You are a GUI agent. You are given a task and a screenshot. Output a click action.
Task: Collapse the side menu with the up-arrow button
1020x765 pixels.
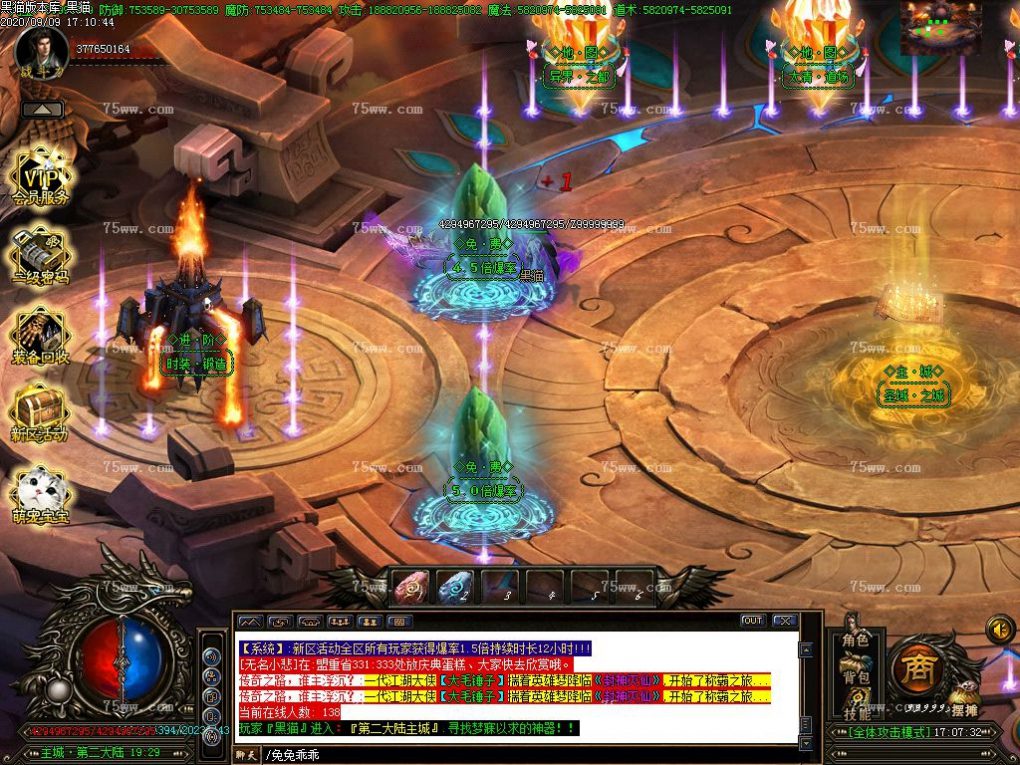tap(42, 109)
